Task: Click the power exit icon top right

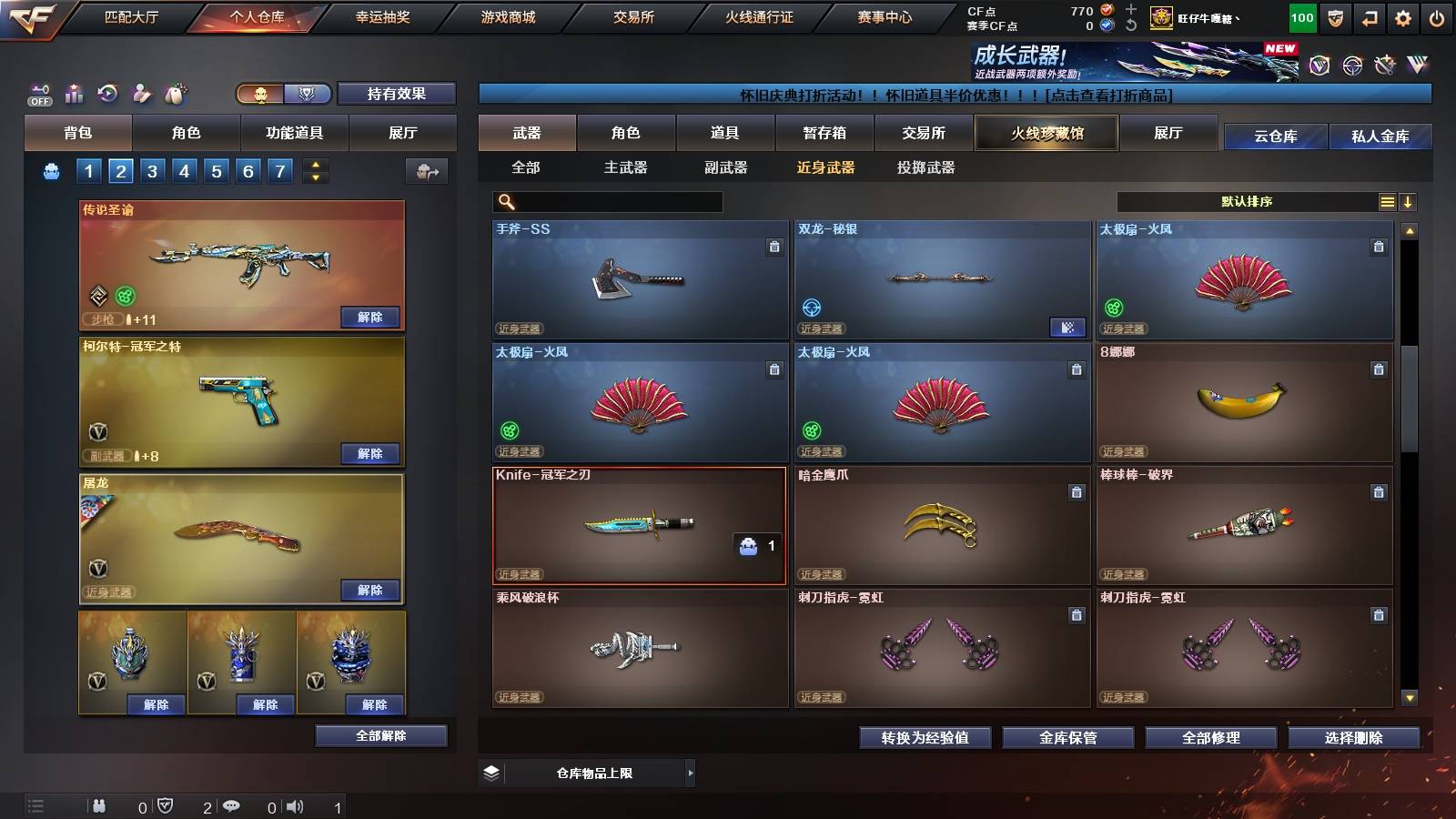Action: click(1438, 17)
